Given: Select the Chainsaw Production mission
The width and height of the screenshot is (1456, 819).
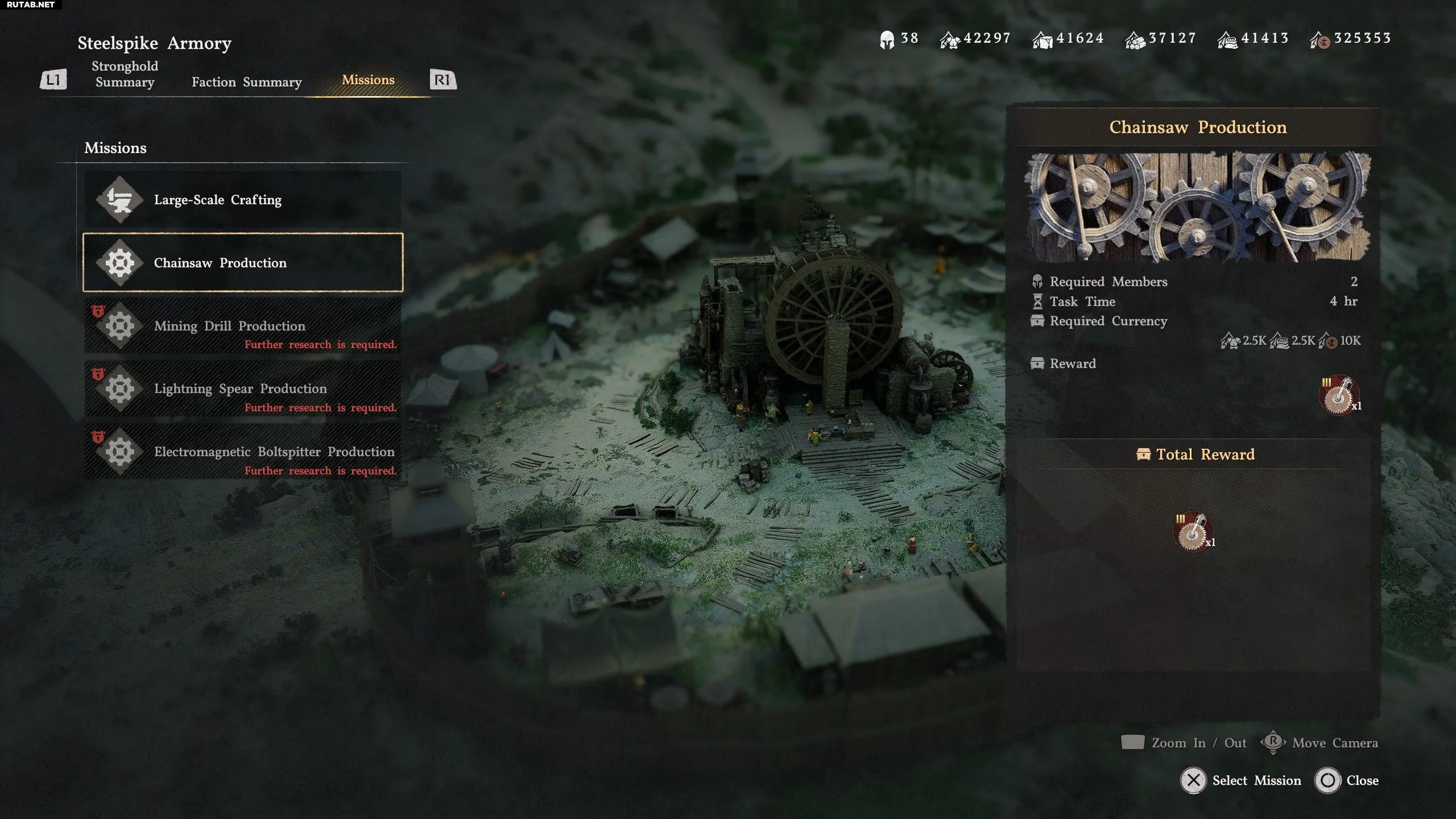Looking at the screenshot, I should (243, 263).
